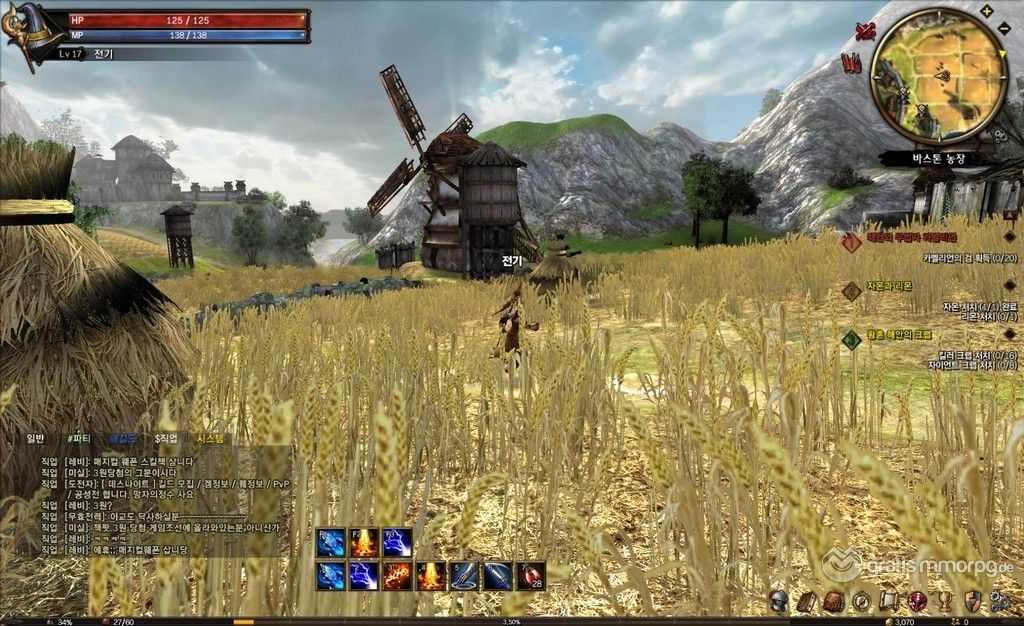Trigger the slot 6 sword slash skill
This screenshot has height=626, width=1024.
497,576
